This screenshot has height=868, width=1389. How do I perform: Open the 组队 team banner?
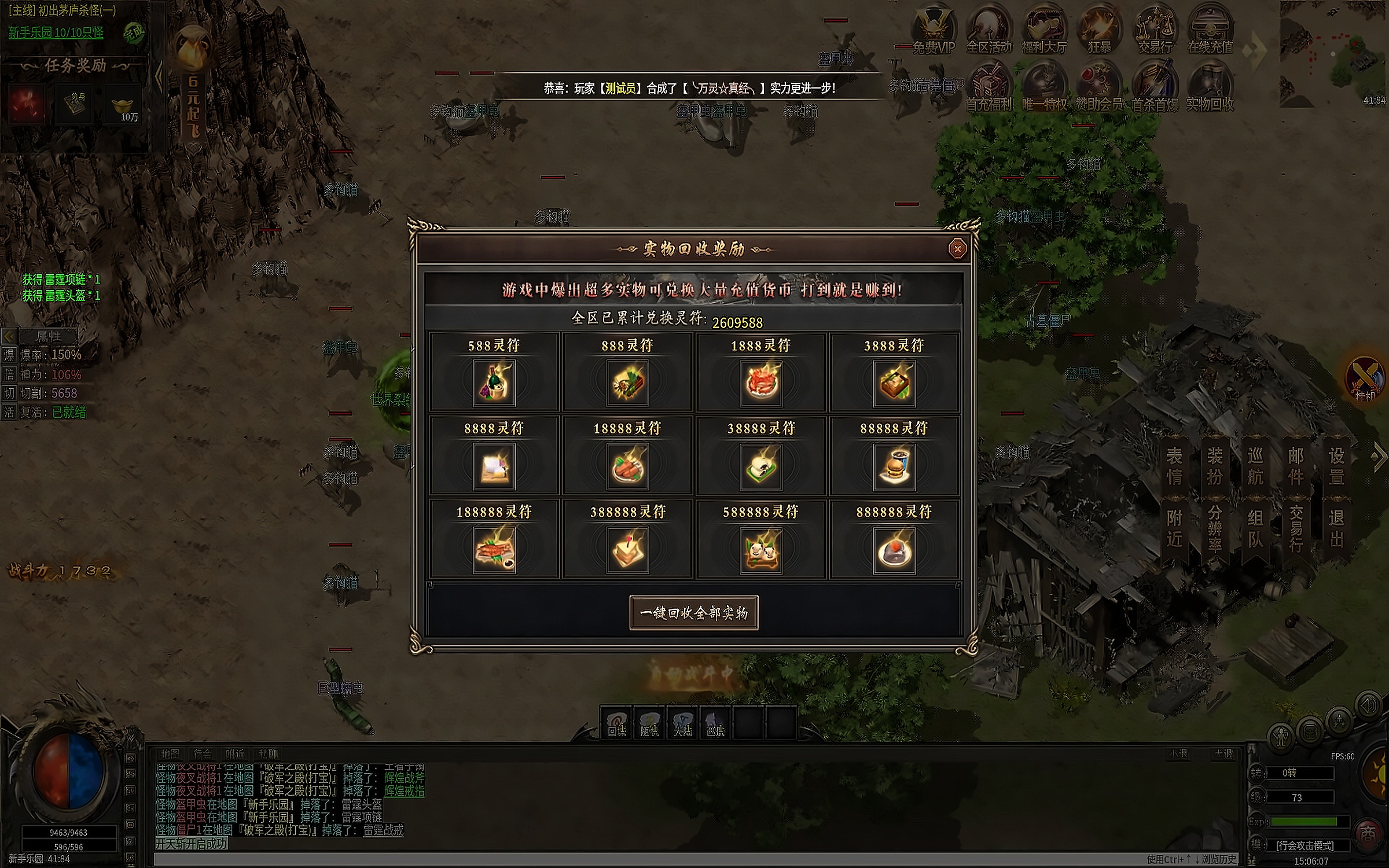click(x=1255, y=528)
